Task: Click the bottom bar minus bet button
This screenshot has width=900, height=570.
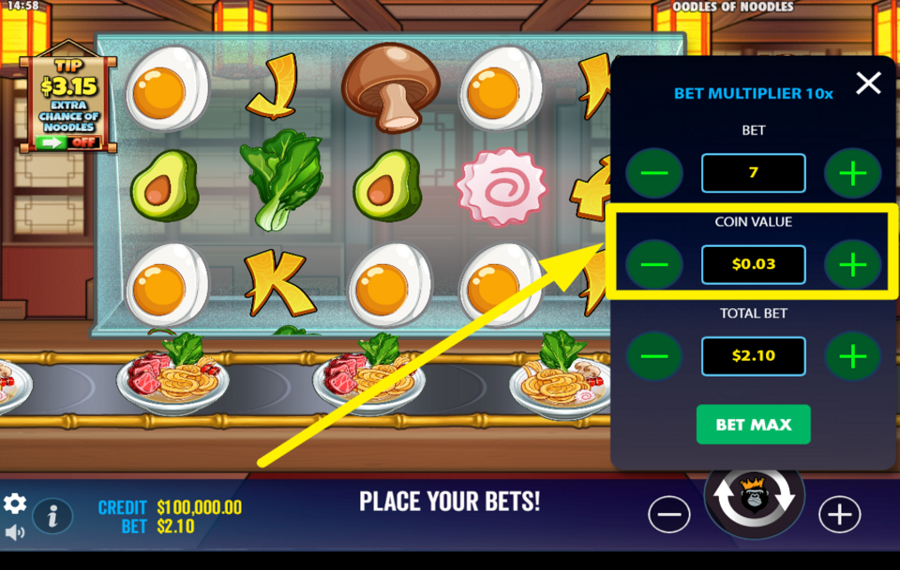Action: [x=669, y=514]
